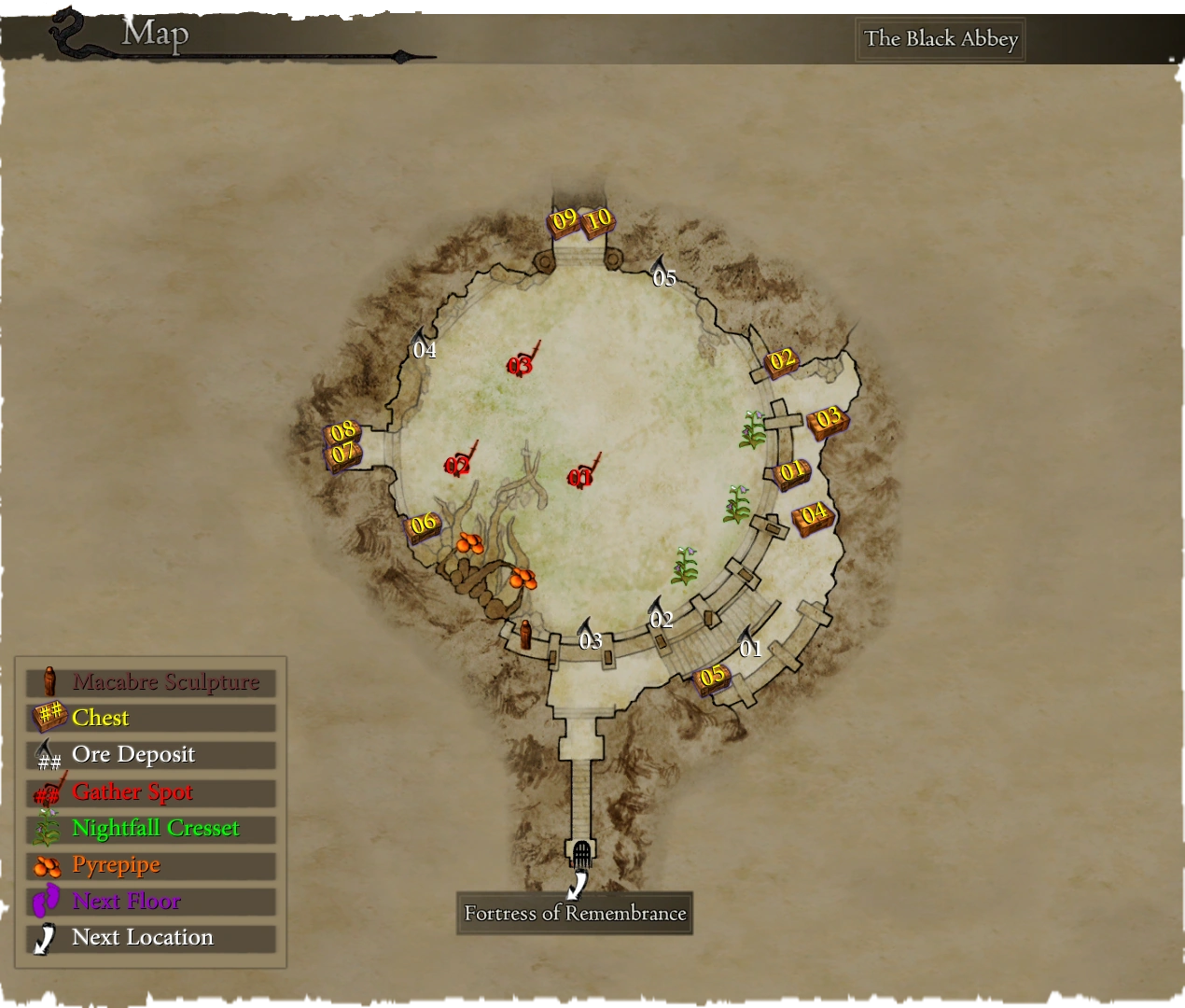Select ore deposit marker 04

tap(424, 345)
